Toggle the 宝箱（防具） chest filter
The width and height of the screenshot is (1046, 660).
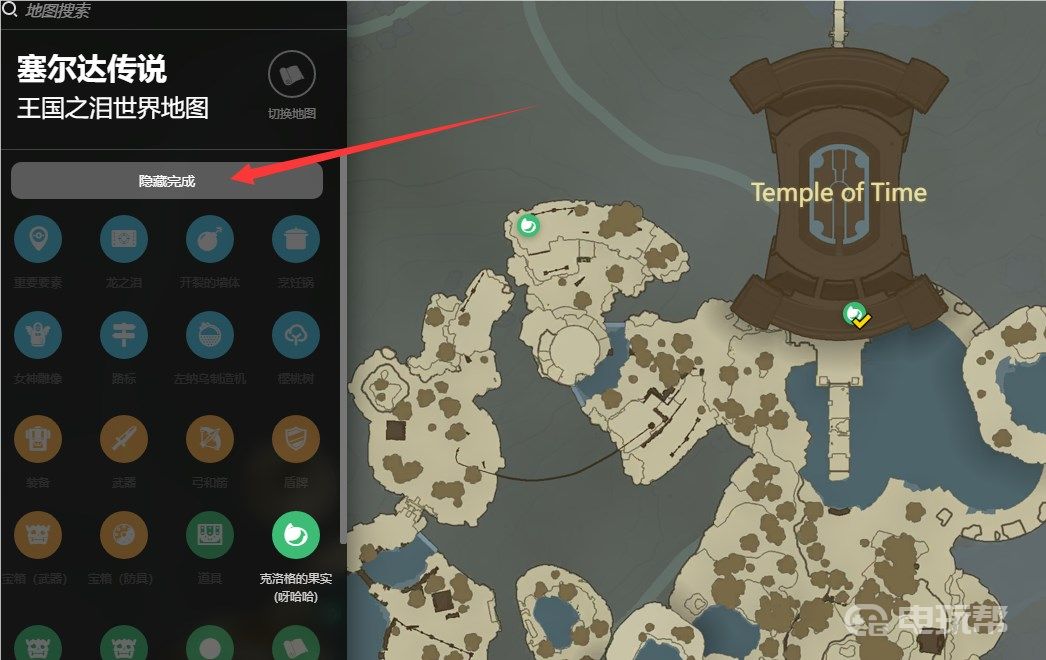[x=124, y=536]
